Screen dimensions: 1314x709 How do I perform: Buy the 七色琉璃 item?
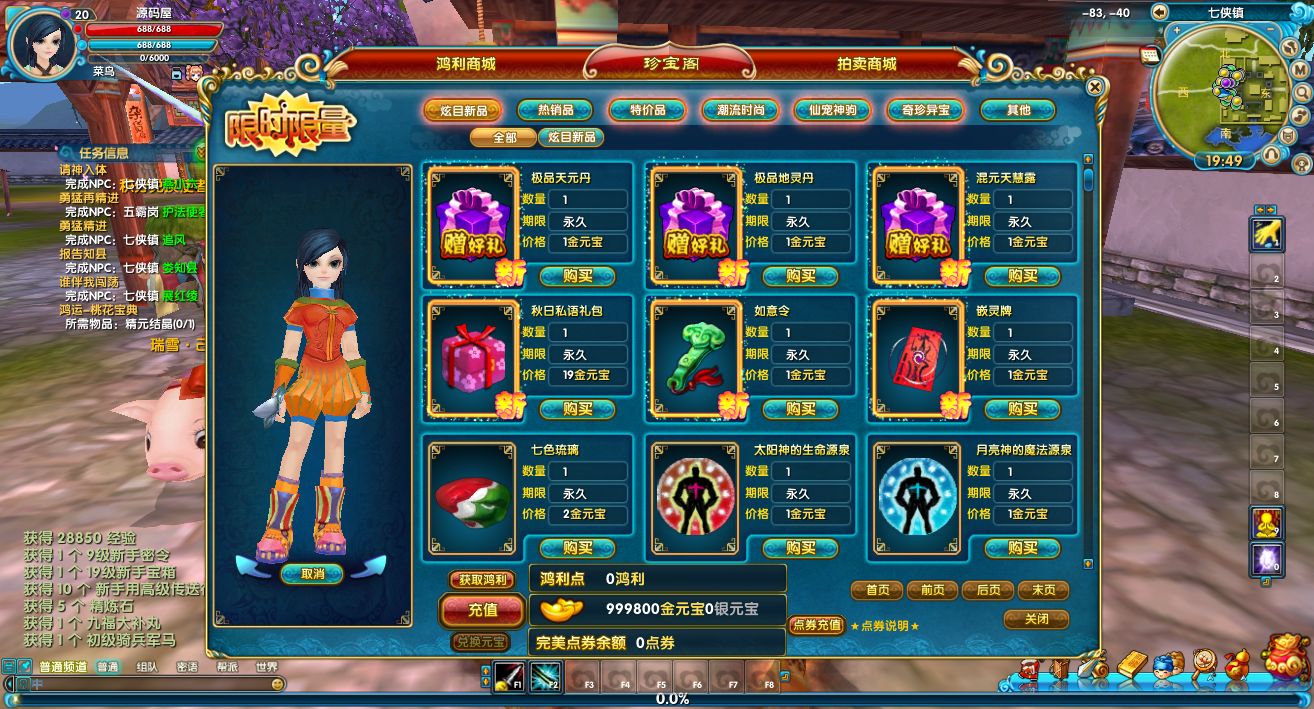pyautogui.click(x=577, y=548)
